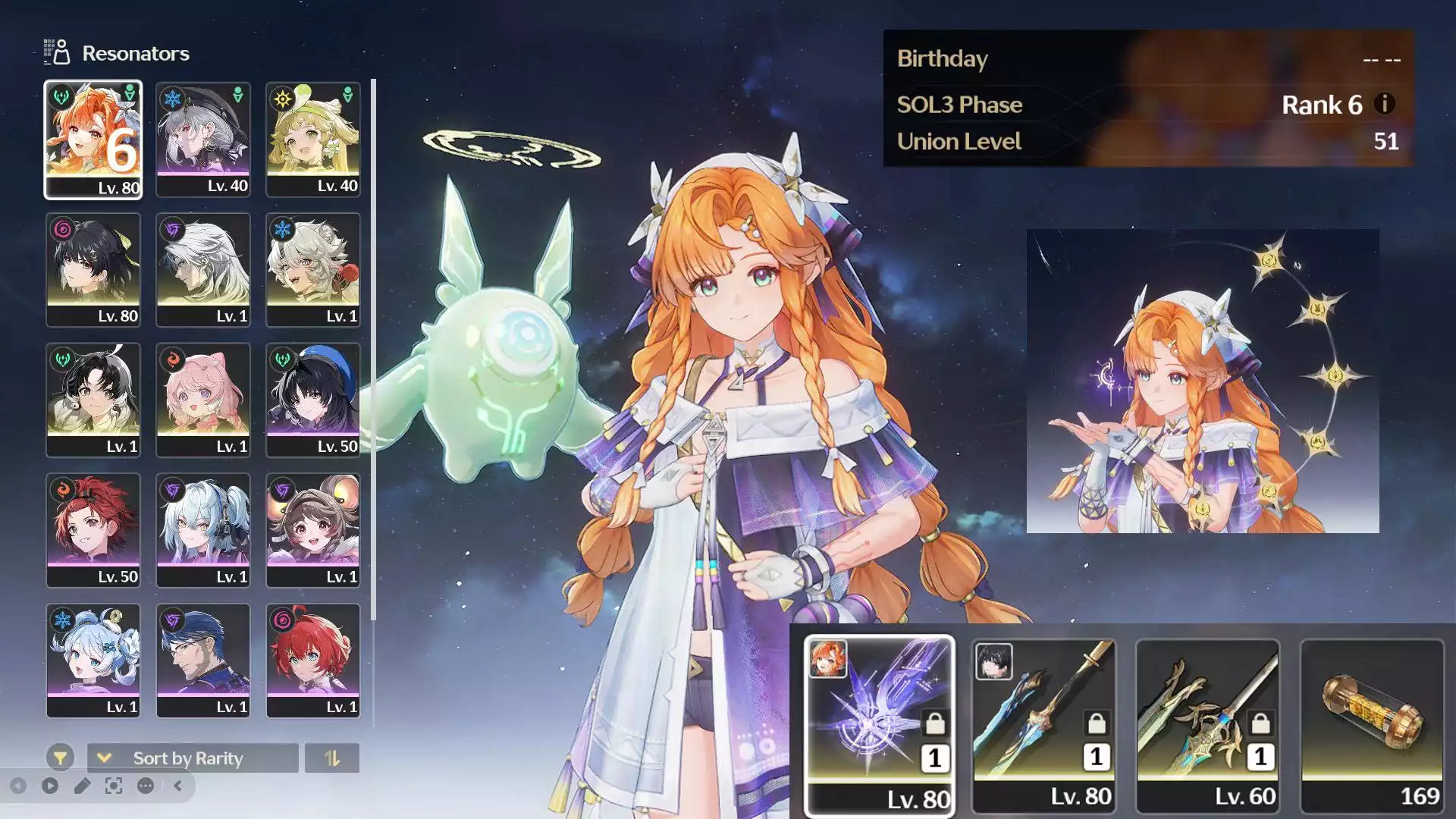1456x819 pixels.
Task: Click the overlay play button
Action: click(50, 786)
